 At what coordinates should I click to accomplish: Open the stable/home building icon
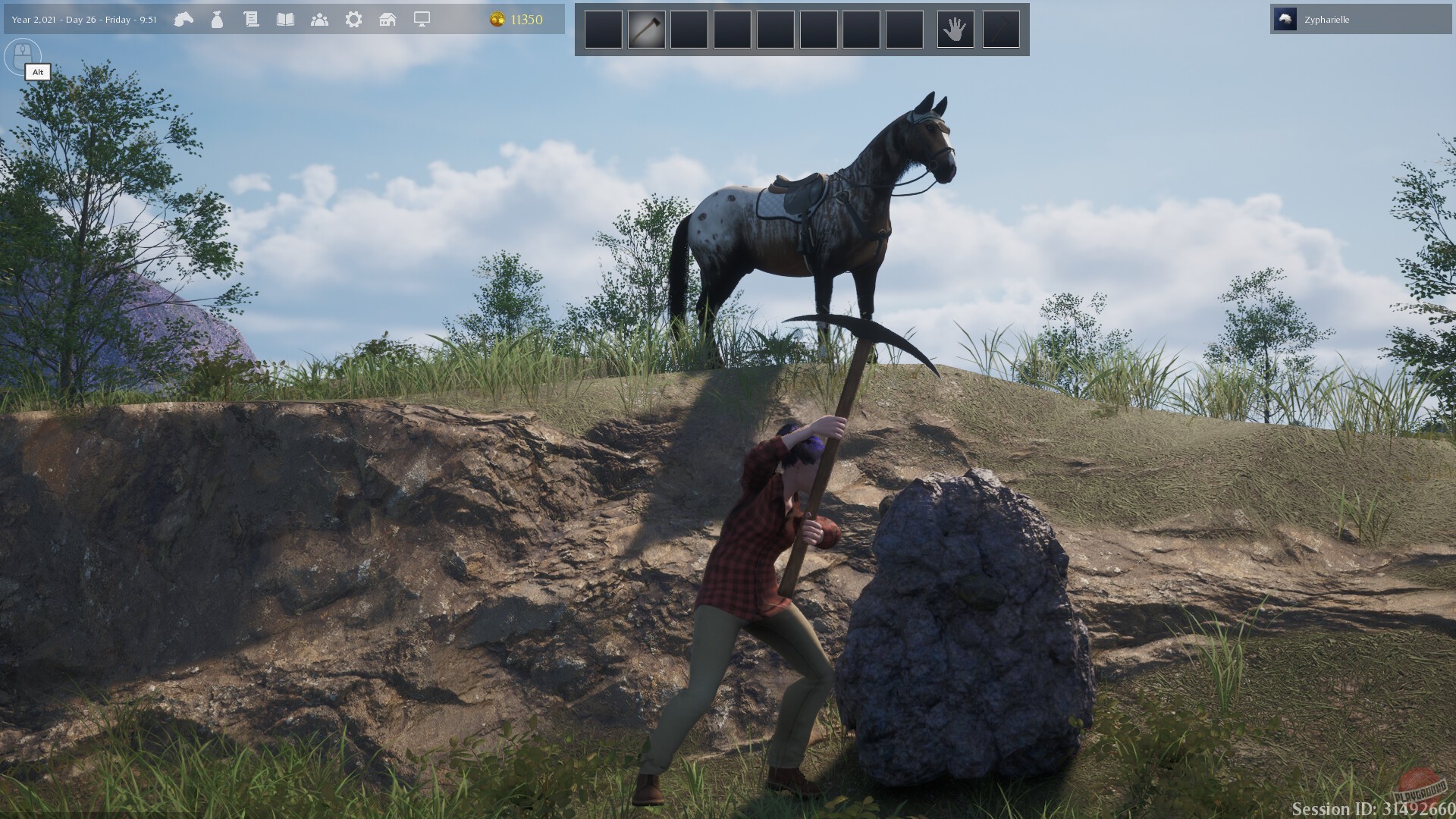[388, 20]
